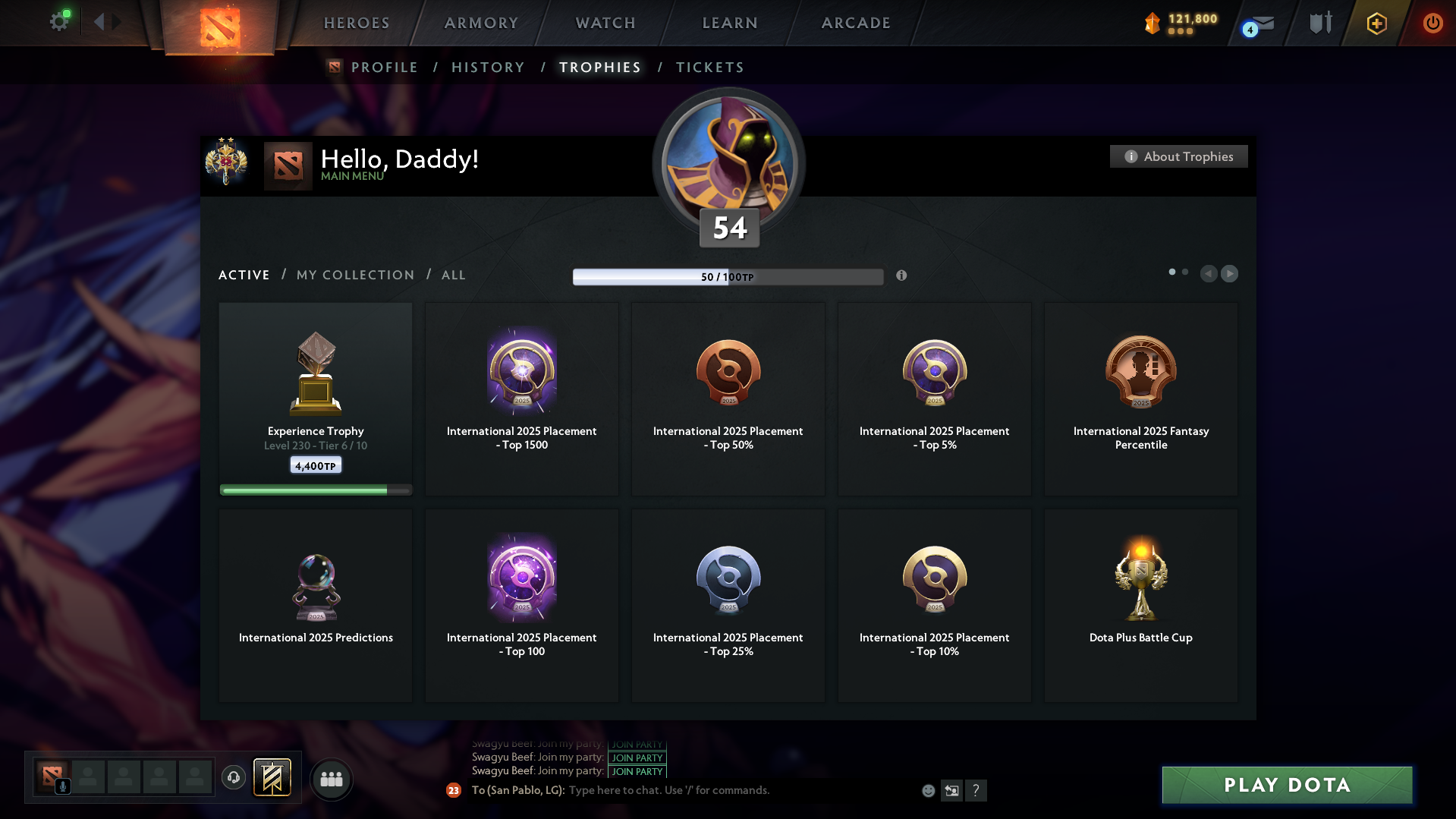Select the Experience Trophy tile
The image size is (1456, 819).
[x=316, y=398]
